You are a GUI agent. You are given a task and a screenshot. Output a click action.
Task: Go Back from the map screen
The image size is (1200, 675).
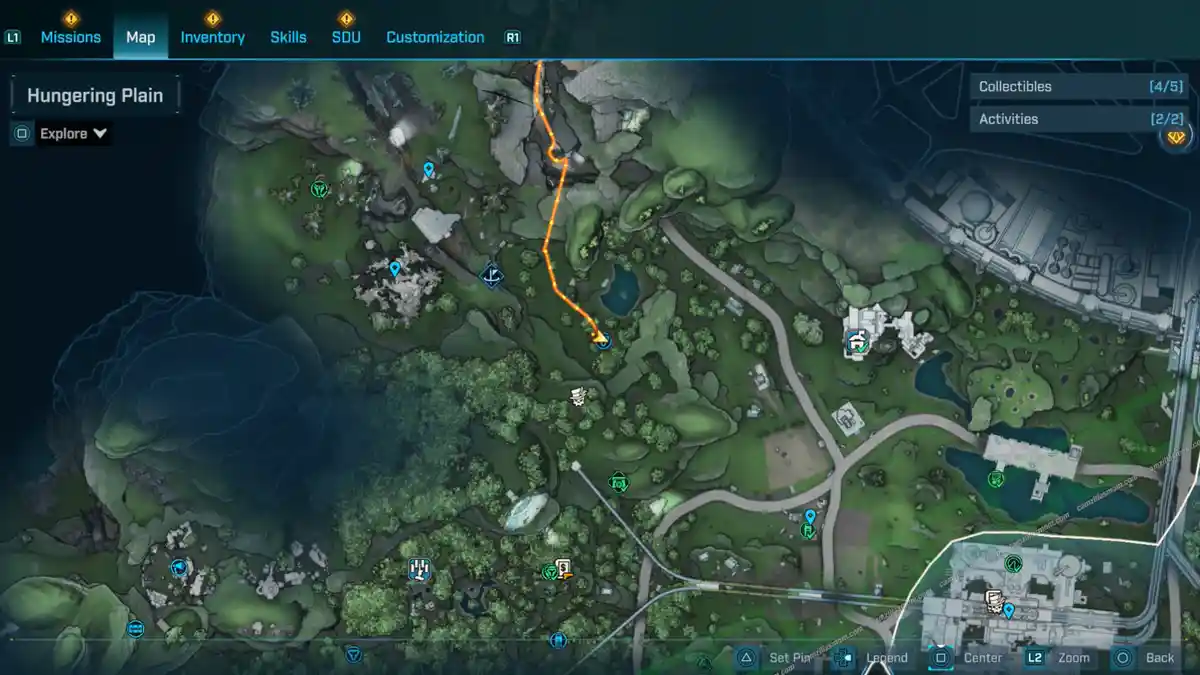tap(1146, 658)
